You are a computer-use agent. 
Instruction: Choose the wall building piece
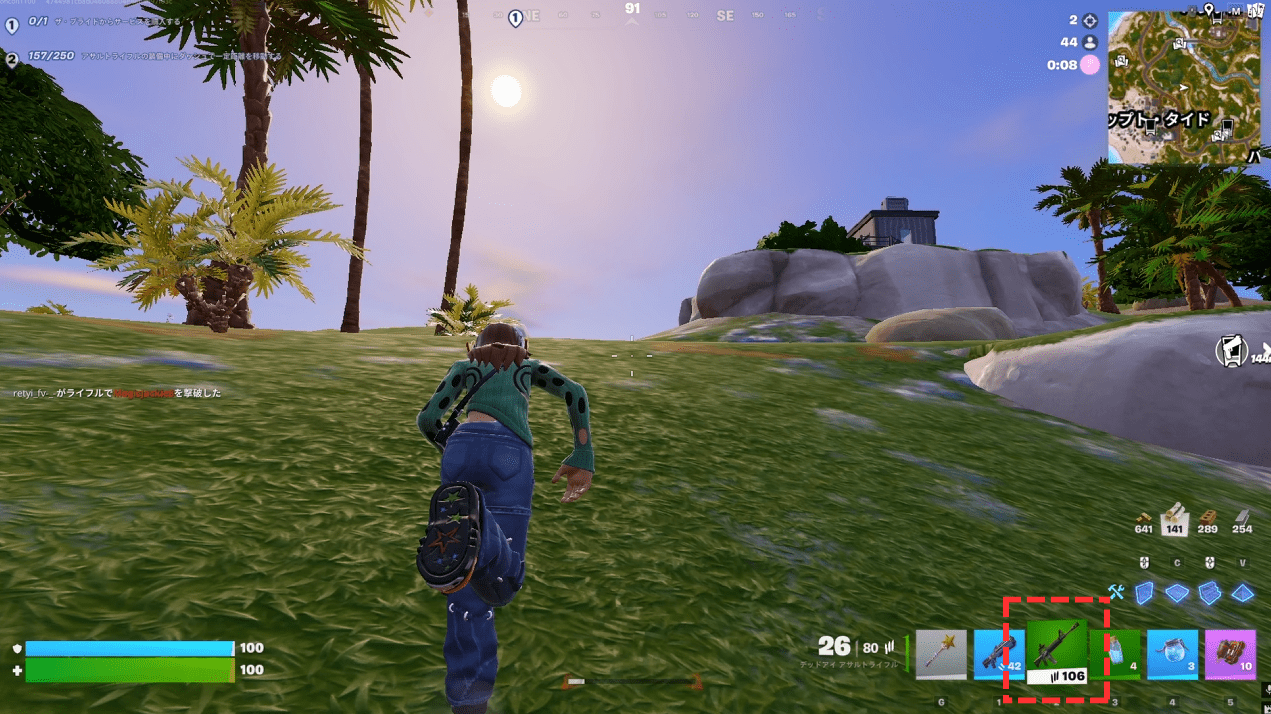coord(1144,593)
